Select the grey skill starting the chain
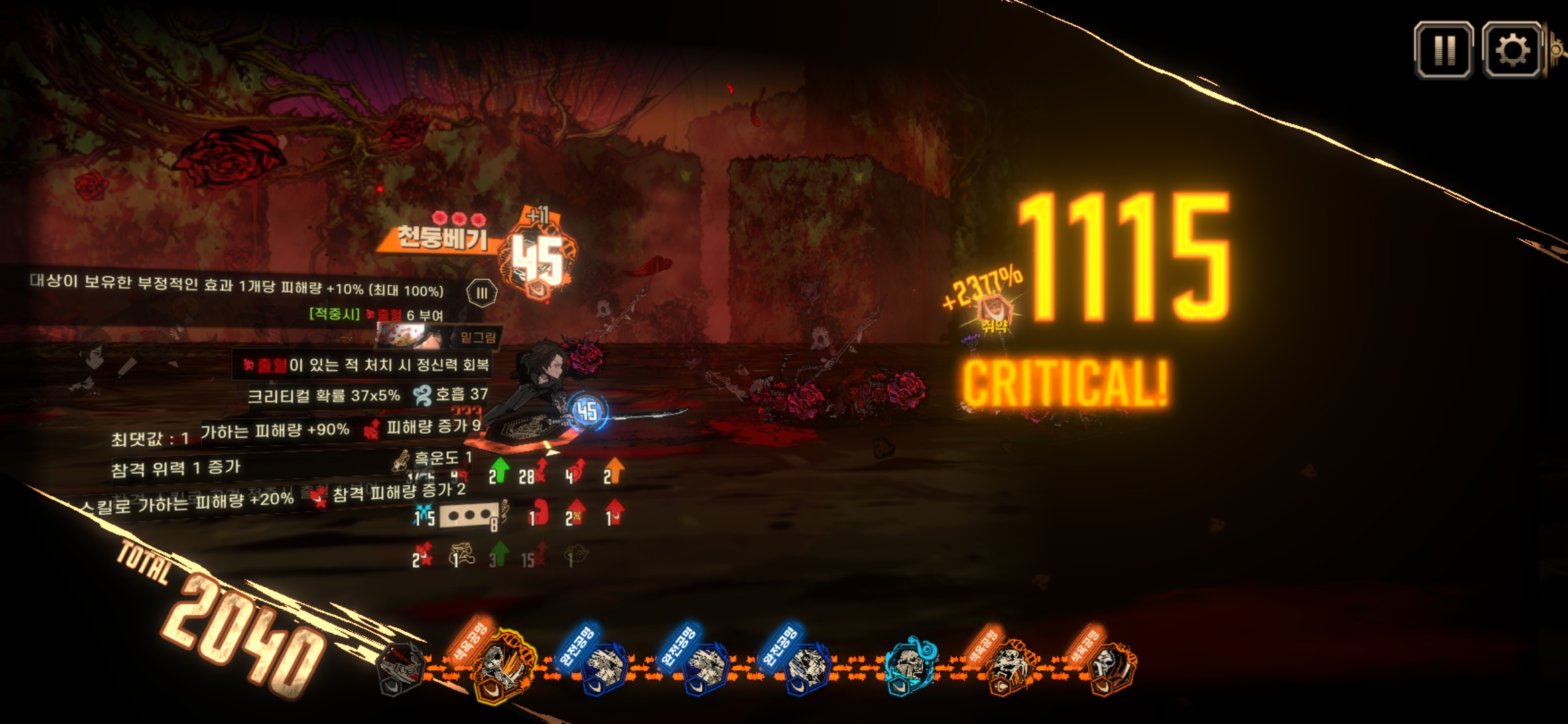Viewport: 1568px width, 724px height. (x=402, y=668)
